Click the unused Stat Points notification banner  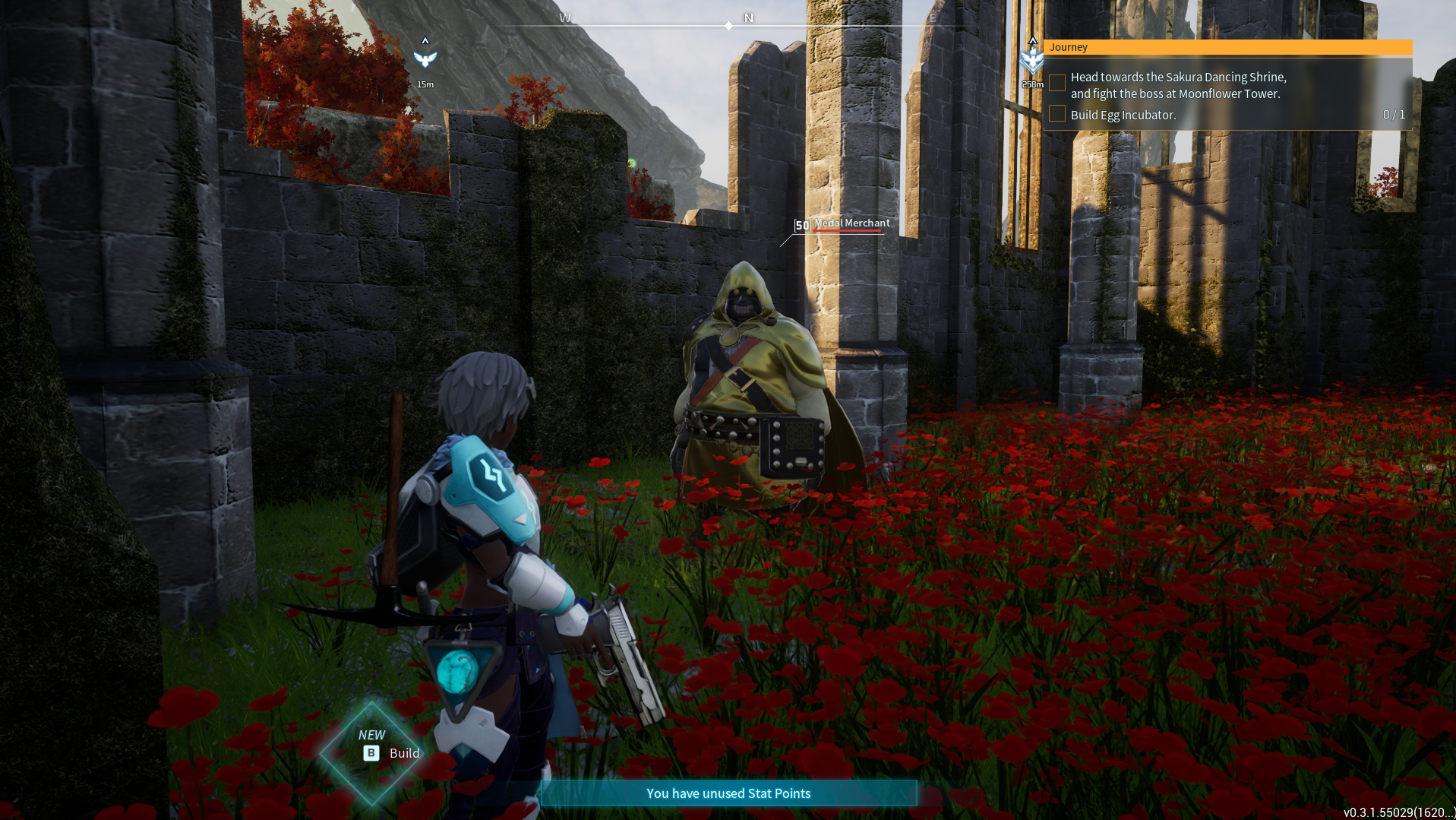728,793
